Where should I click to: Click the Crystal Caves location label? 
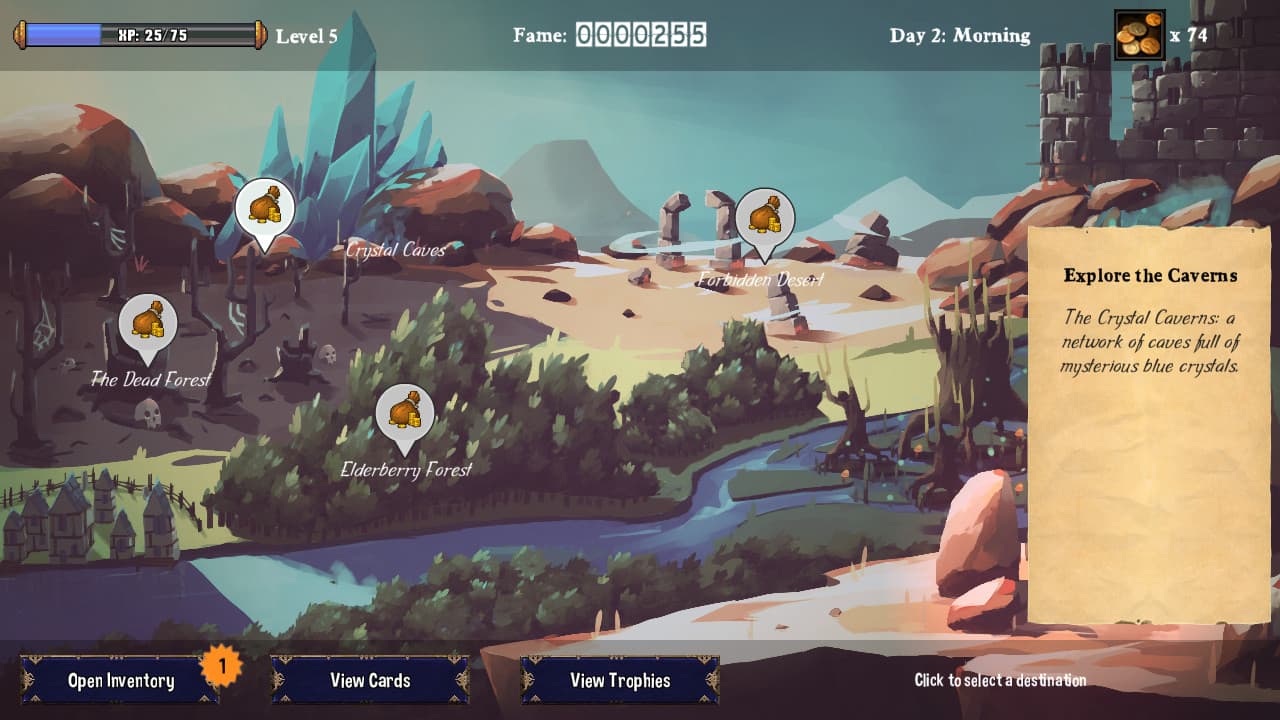[x=397, y=251]
